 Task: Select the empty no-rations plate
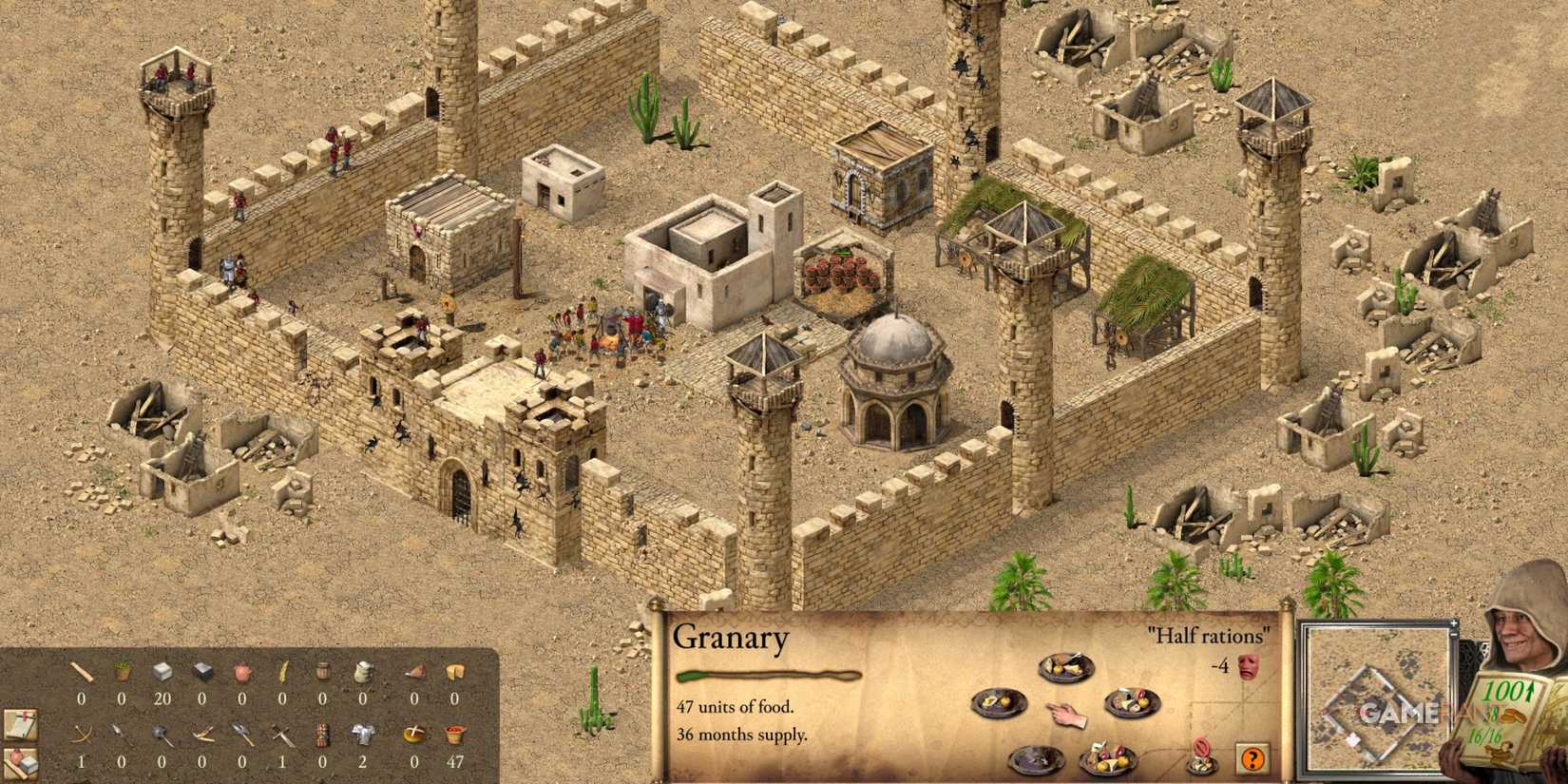[1037, 760]
